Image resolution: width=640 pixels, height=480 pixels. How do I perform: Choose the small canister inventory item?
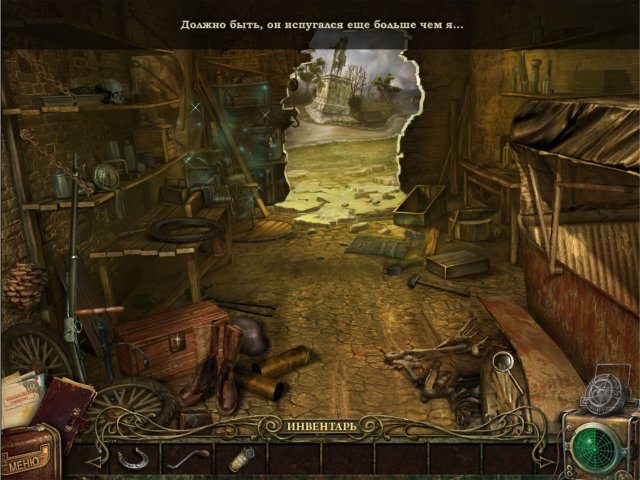pos(240,458)
